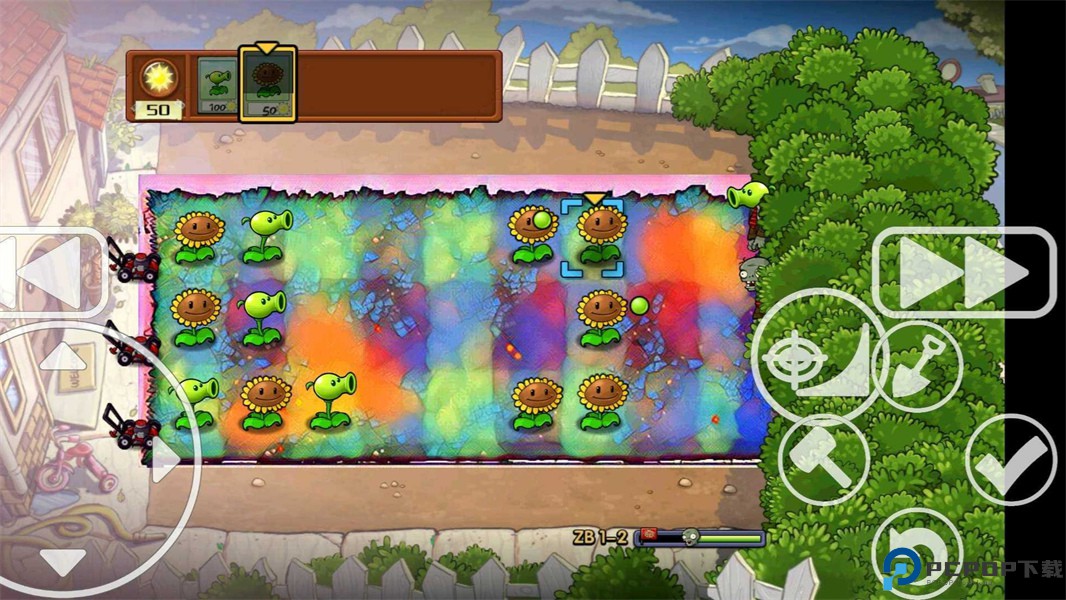Image resolution: width=1066 pixels, height=600 pixels.
Task: Select the Peashooter seed packet
Action: pyautogui.click(x=217, y=85)
